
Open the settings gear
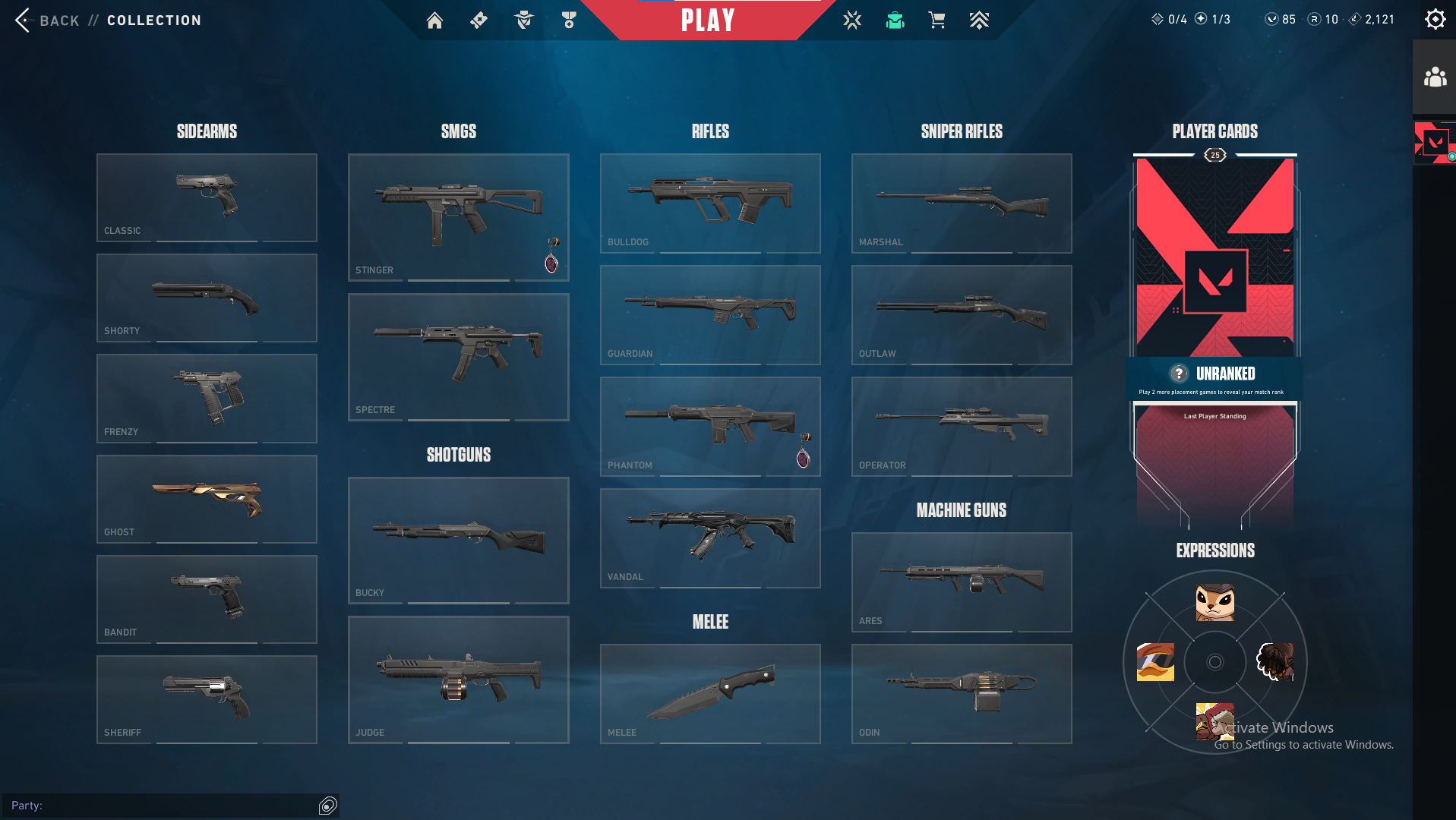[1435, 20]
